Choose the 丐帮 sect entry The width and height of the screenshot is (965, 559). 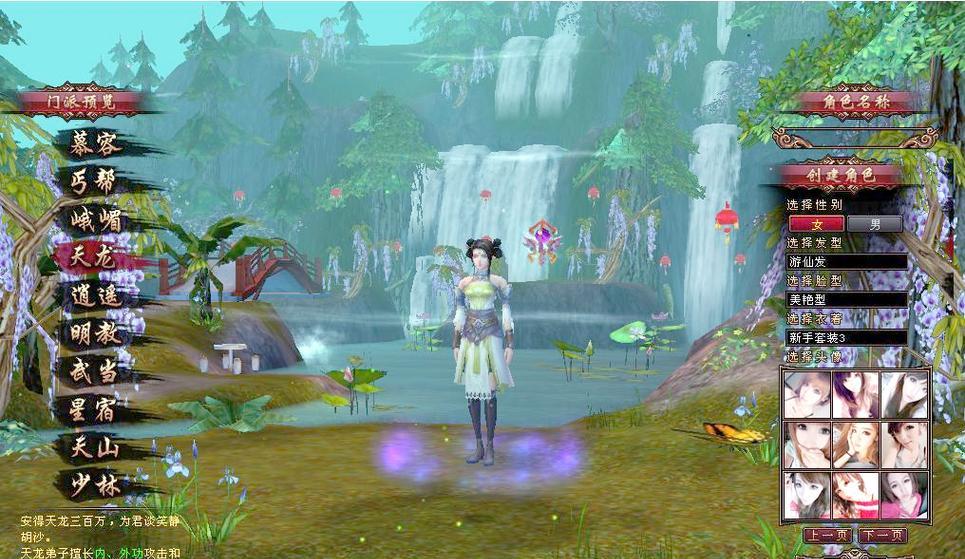pos(96,182)
